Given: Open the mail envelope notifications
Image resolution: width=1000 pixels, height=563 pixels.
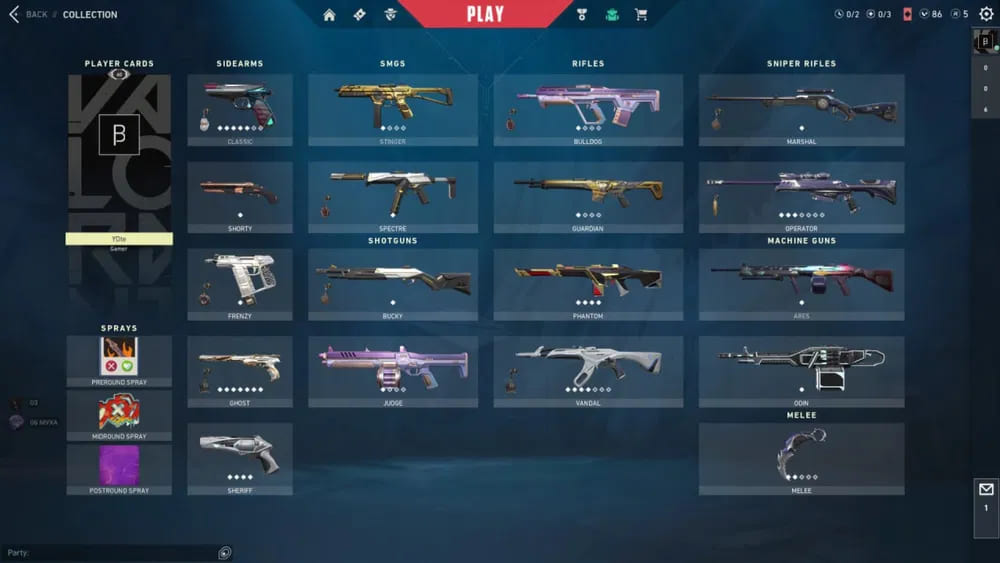Looking at the screenshot, I should click(x=986, y=490).
